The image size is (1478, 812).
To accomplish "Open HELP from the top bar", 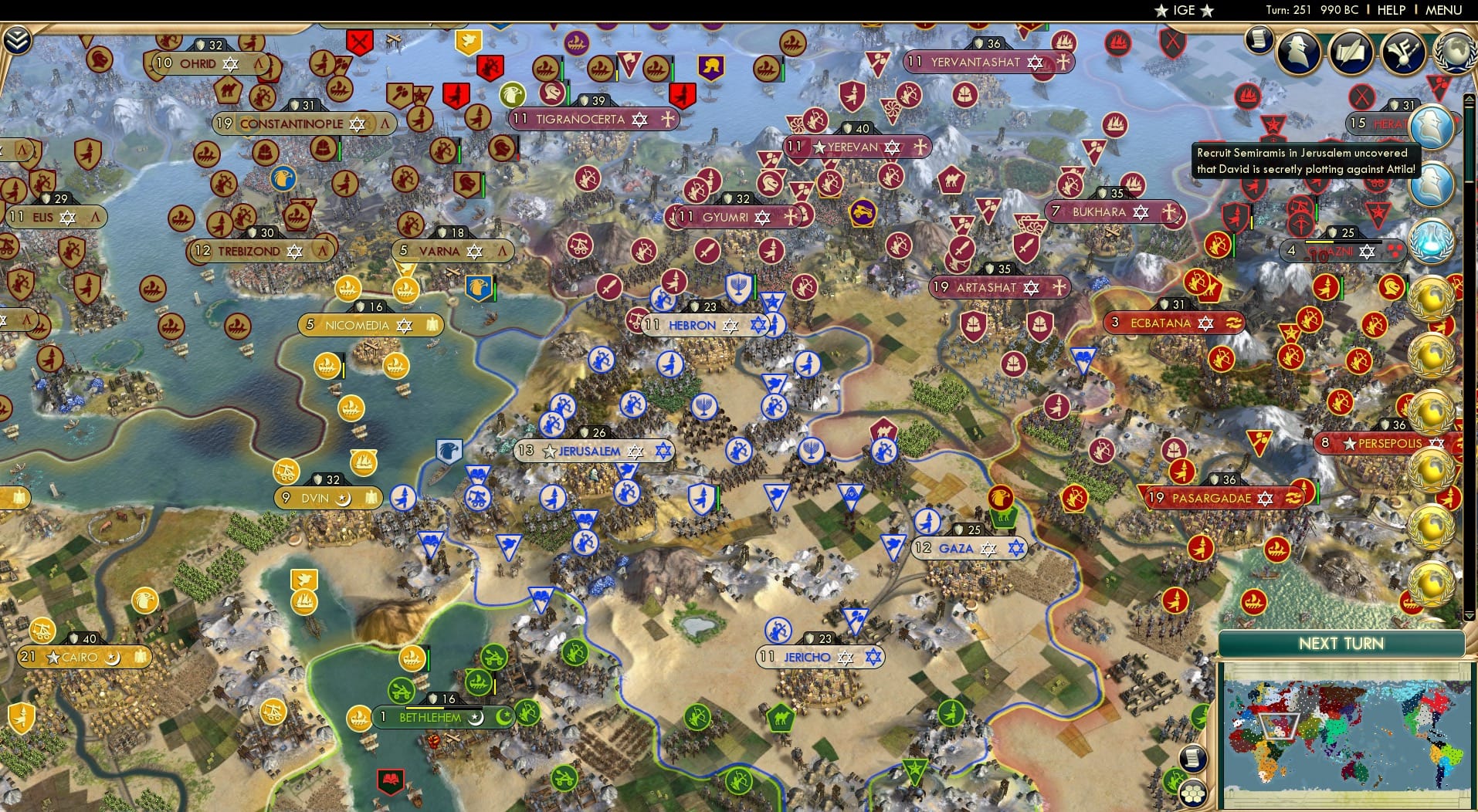I will 1391,10.
